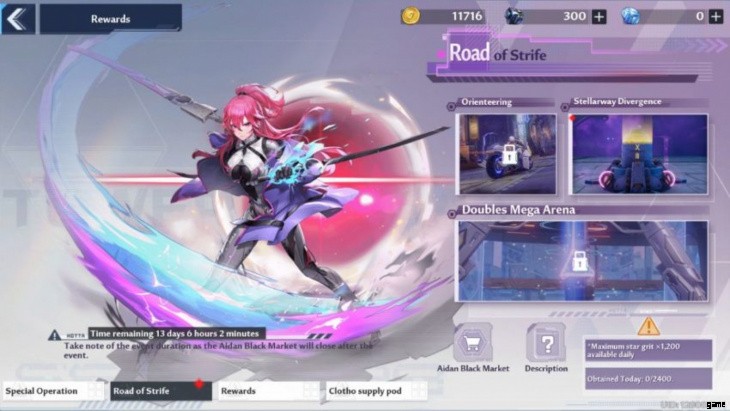Select the Road of Strife tab
The height and width of the screenshot is (411, 730).
click(160, 390)
